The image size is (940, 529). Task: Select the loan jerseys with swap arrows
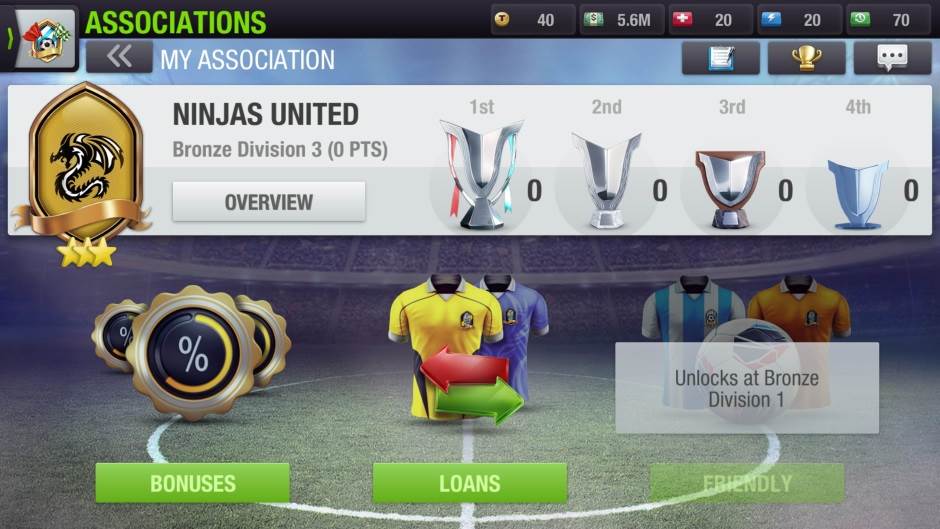coord(469,345)
